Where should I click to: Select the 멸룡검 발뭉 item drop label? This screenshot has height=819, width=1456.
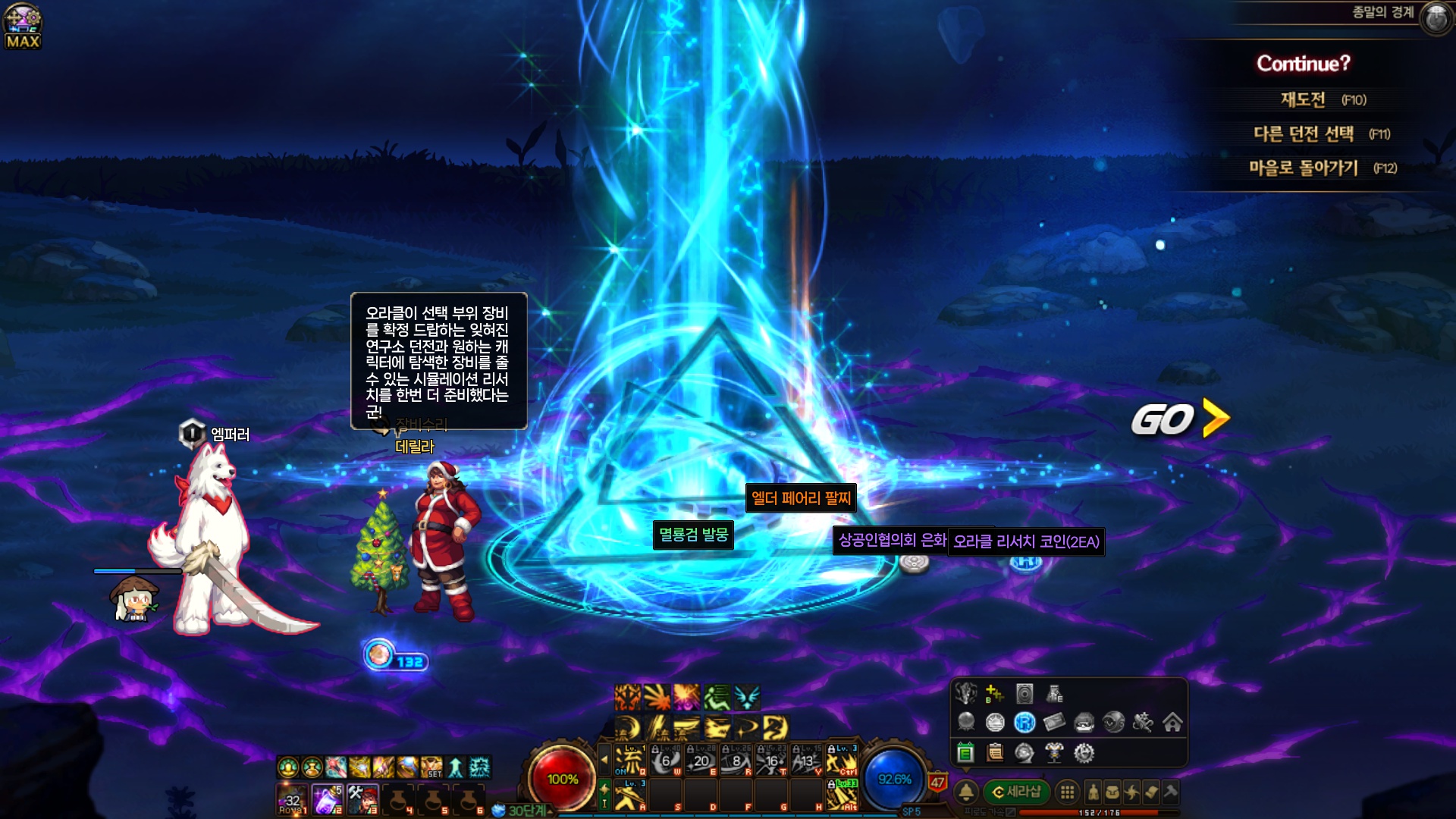click(693, 535)
